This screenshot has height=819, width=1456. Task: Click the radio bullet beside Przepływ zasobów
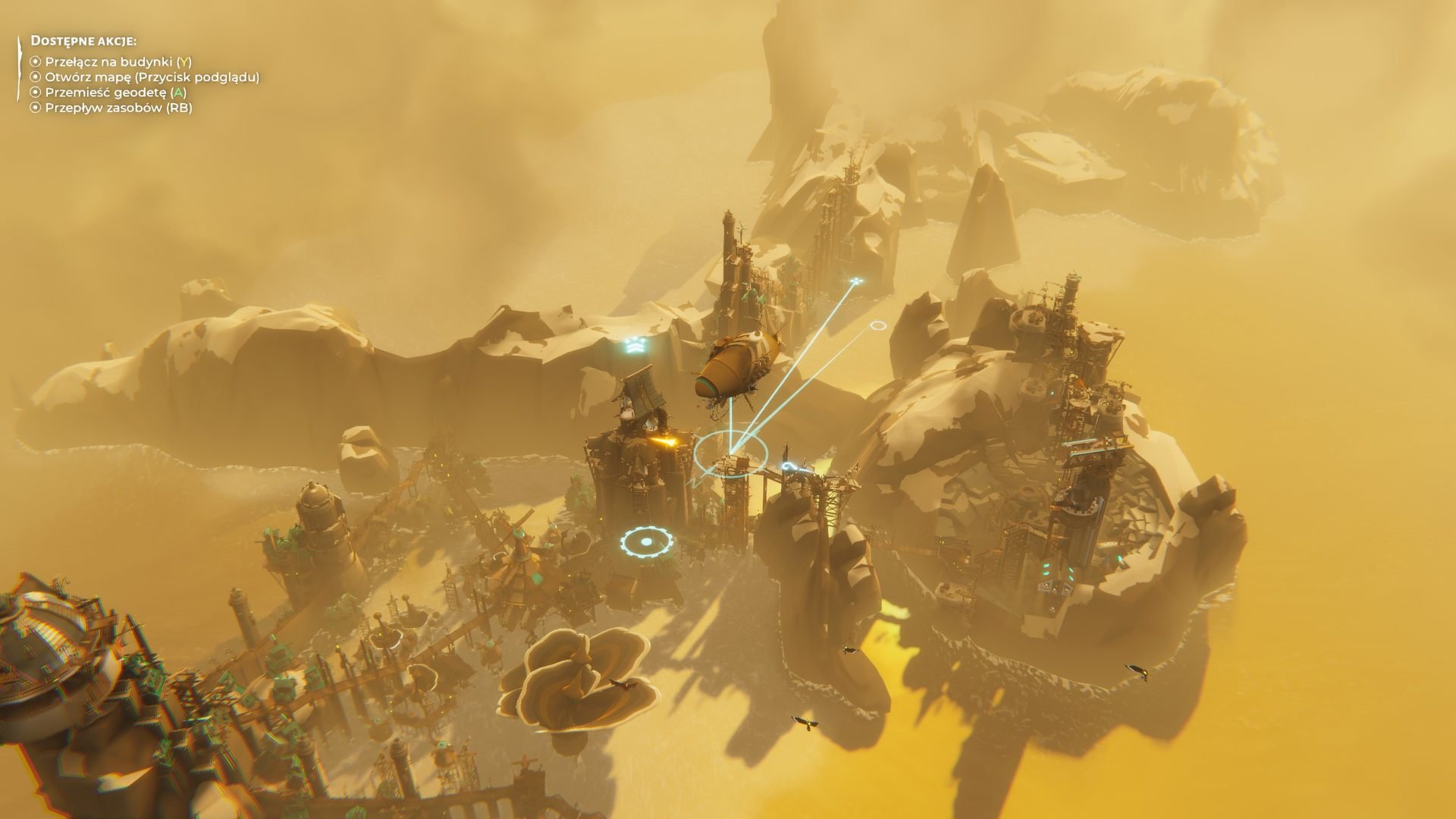point(34,110)
